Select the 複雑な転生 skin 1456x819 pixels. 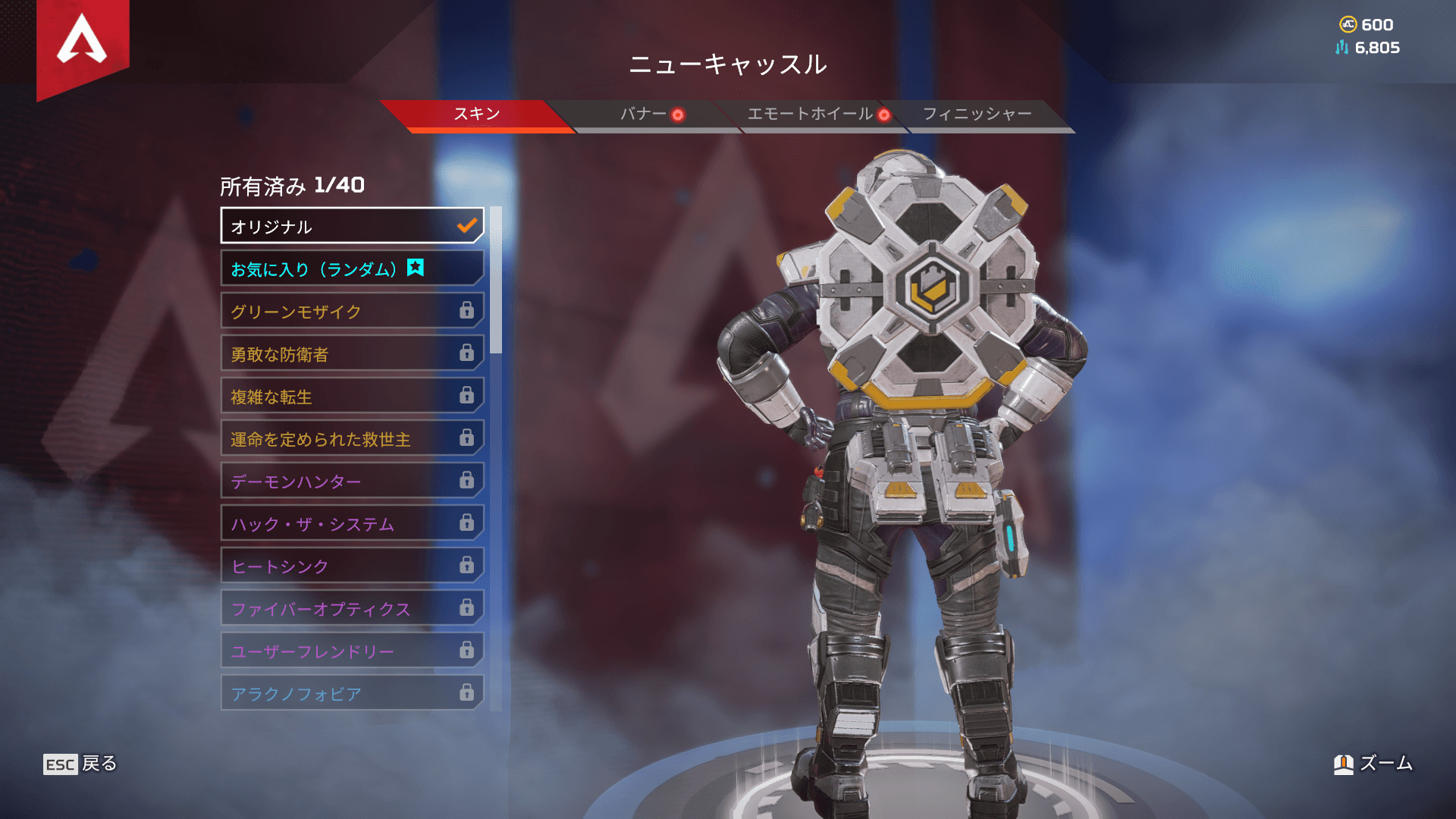[x=352, y=396]
